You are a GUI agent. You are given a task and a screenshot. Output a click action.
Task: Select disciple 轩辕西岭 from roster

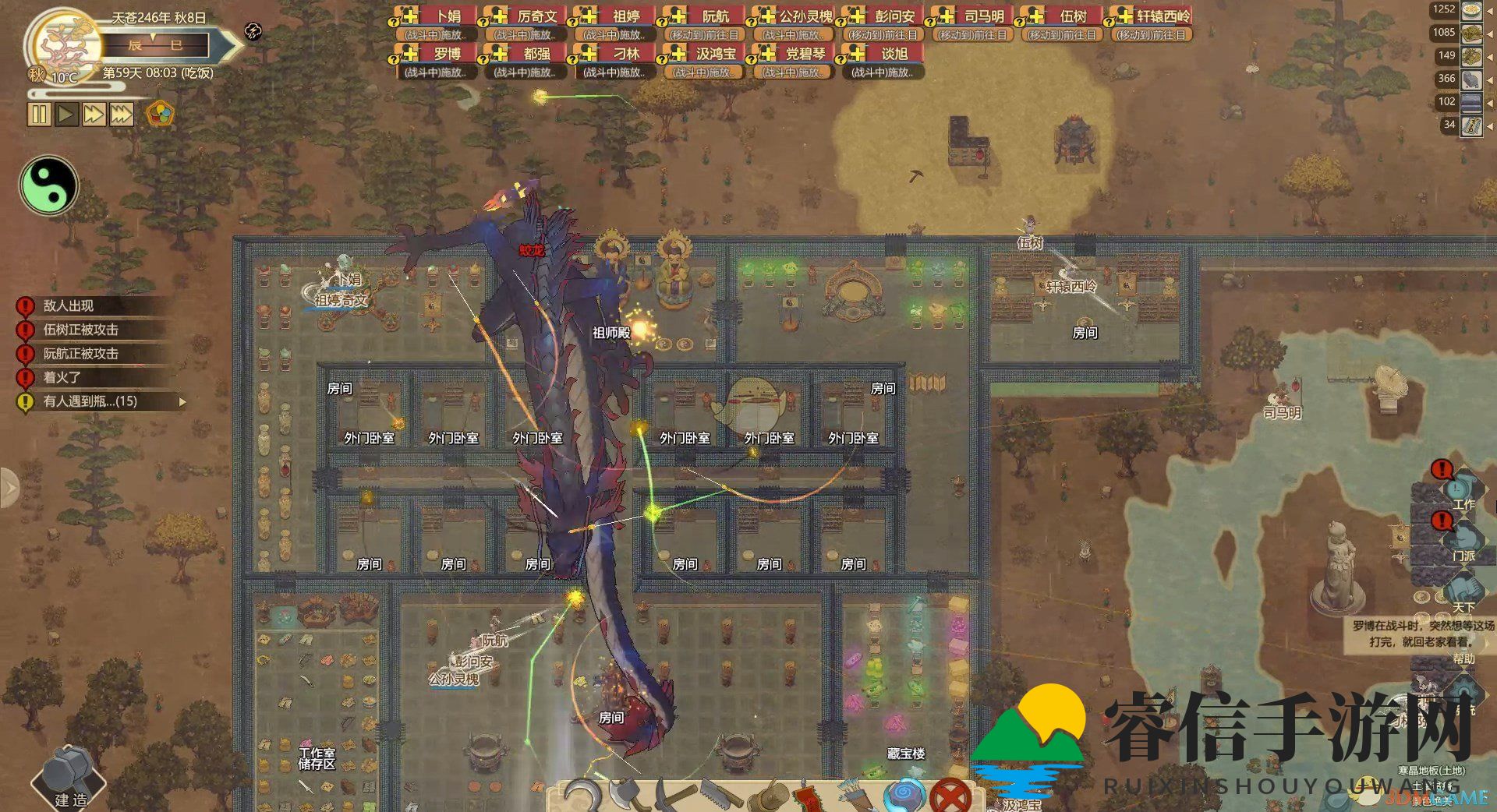(x=1149, y=16)
